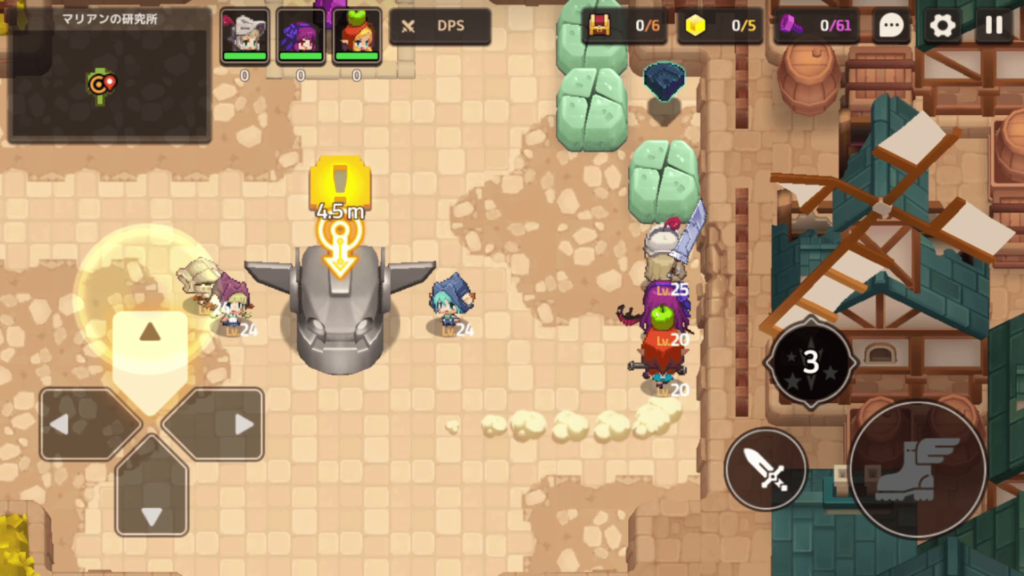This screenshot has height=576, width=1024.
Task: Open the Marian's lab minimap
Action: (x=110, y=75)
